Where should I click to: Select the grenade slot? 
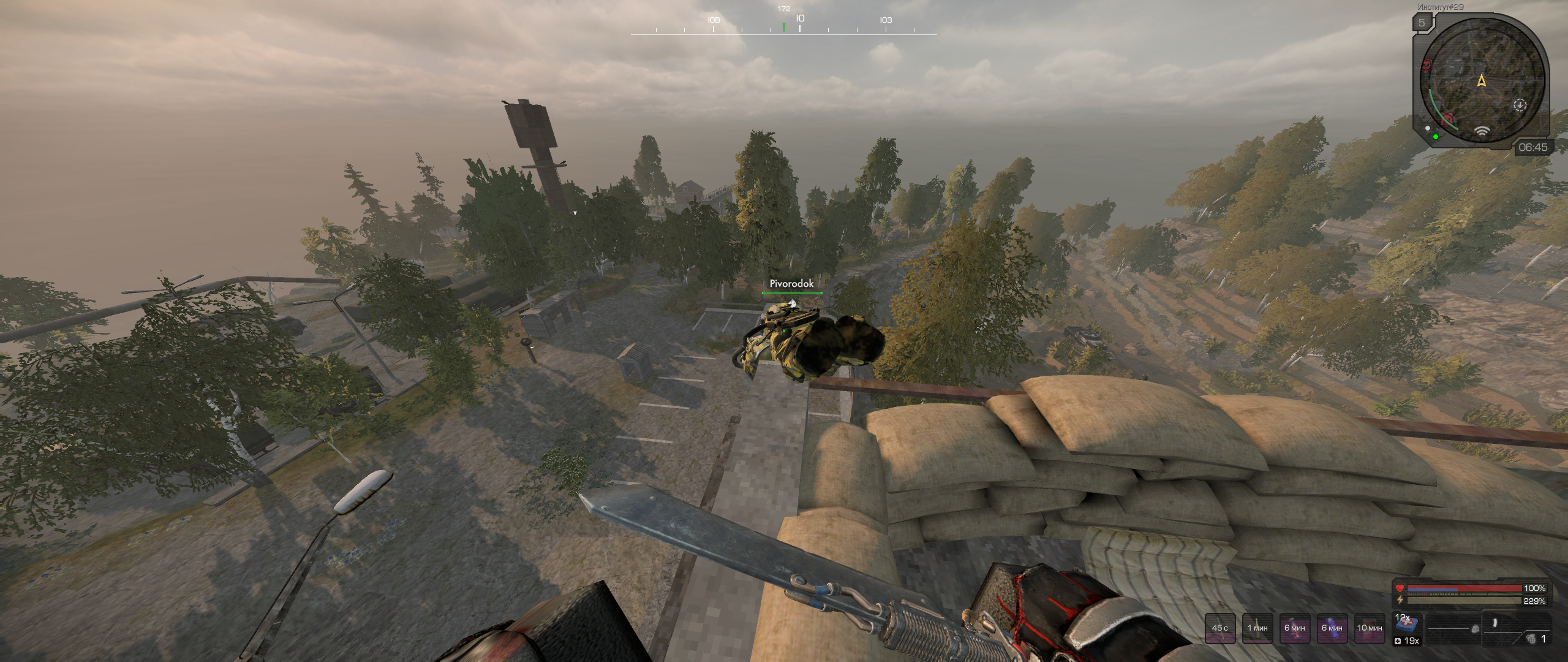tap(1531, 639)
